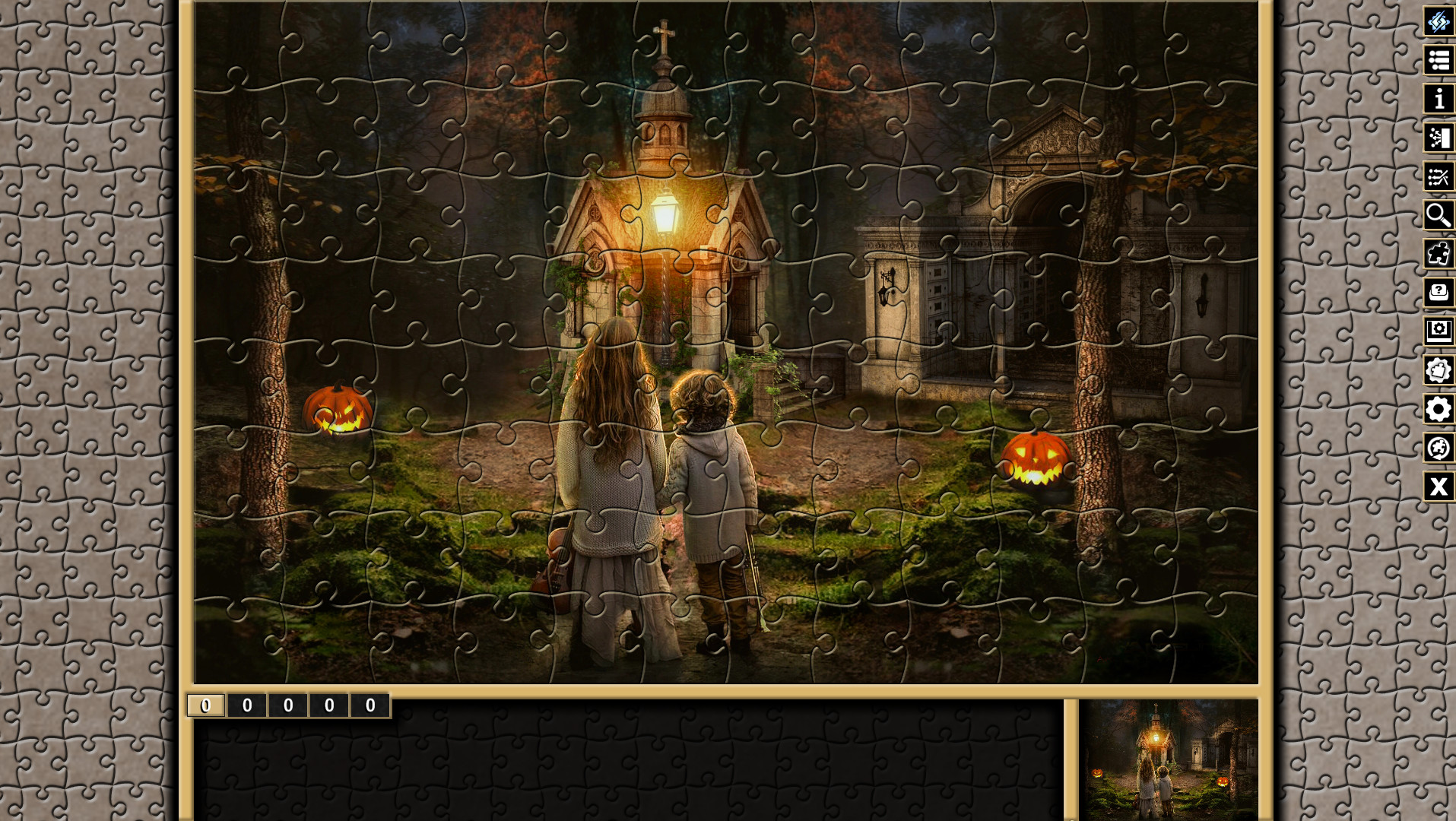Exit the puzzle using the X button
Screen dimensions: 1456x821
pos(1437,487)
